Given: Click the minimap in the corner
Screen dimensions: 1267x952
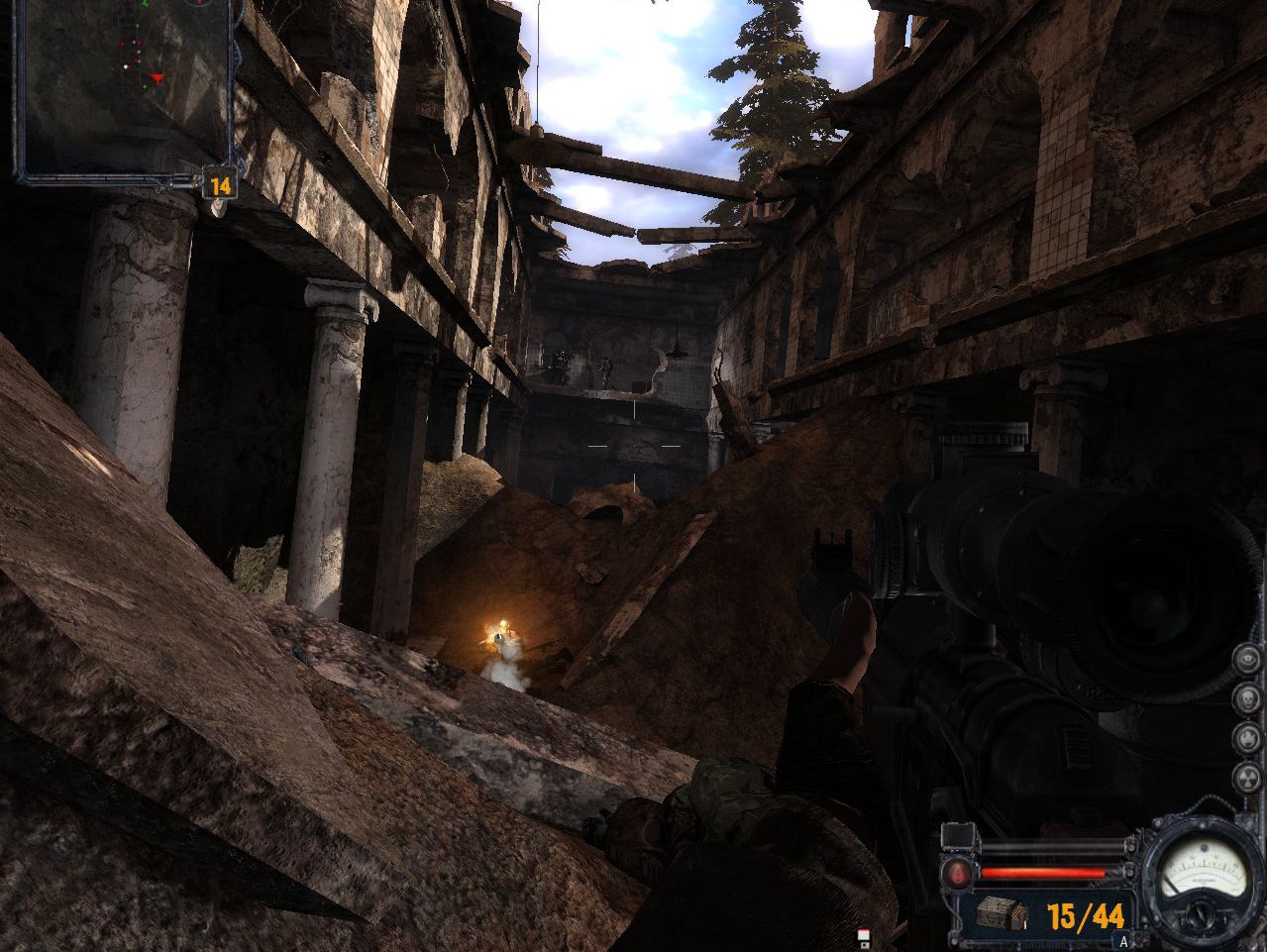Looking at the screenshot, I should (x=123, y=89).
